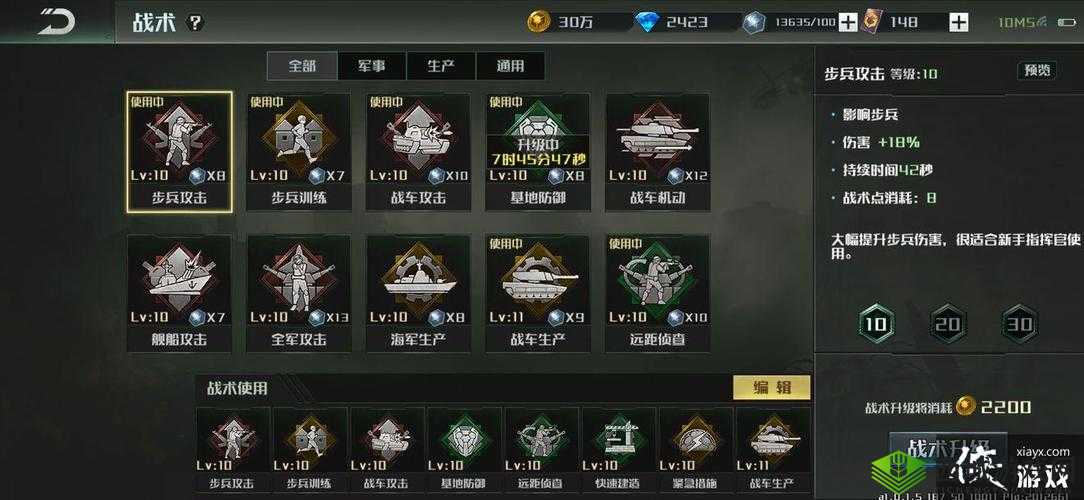1084x500 pixels.
Task: Show the 通用 tactics tab
Action: tap(510, 66)
